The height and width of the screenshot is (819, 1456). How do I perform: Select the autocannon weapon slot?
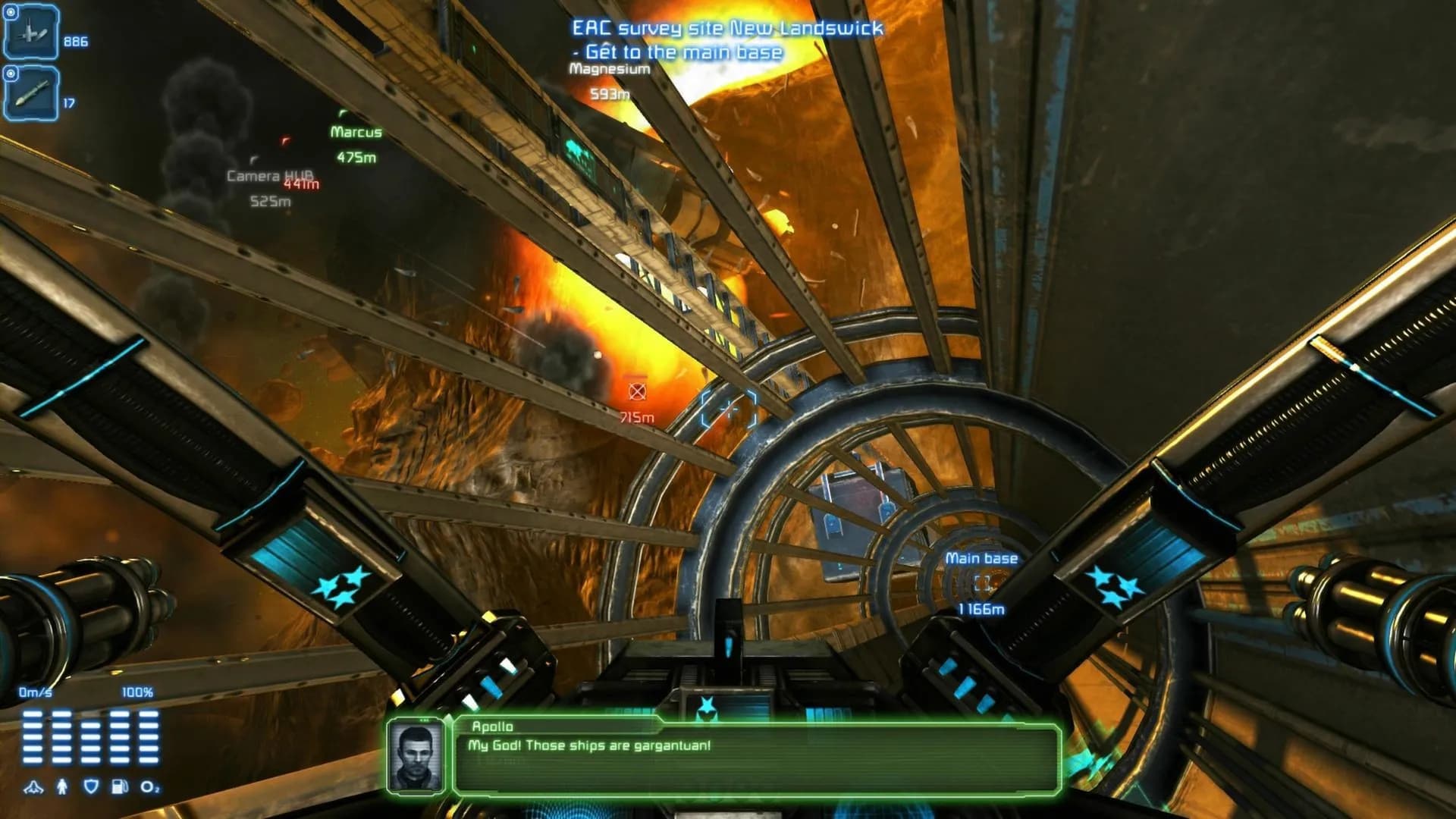[x=31, y=33]
